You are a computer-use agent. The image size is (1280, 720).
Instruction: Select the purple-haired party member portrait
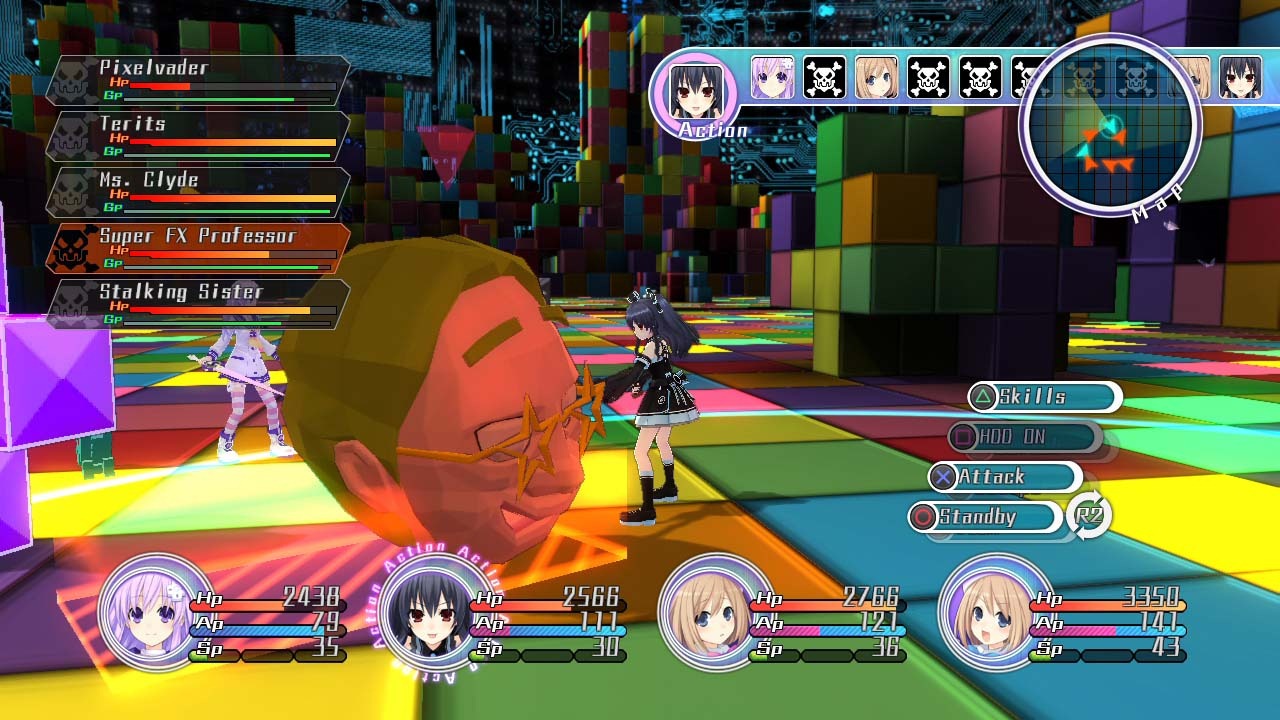click(x=155, y=612)
